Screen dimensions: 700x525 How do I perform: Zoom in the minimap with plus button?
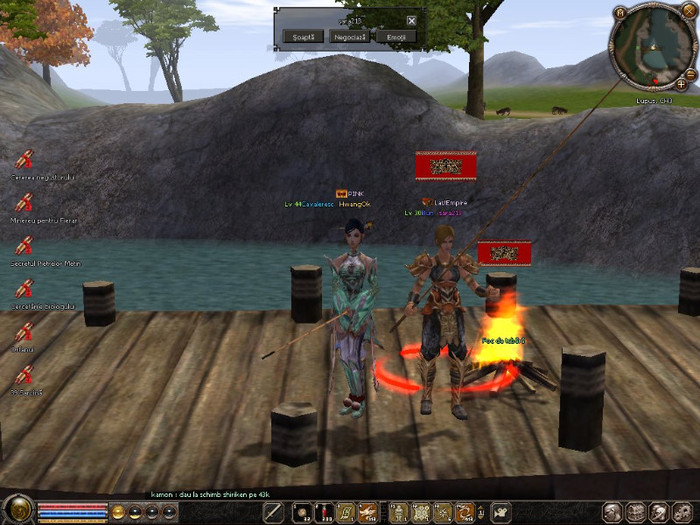(x=681, y=85)
